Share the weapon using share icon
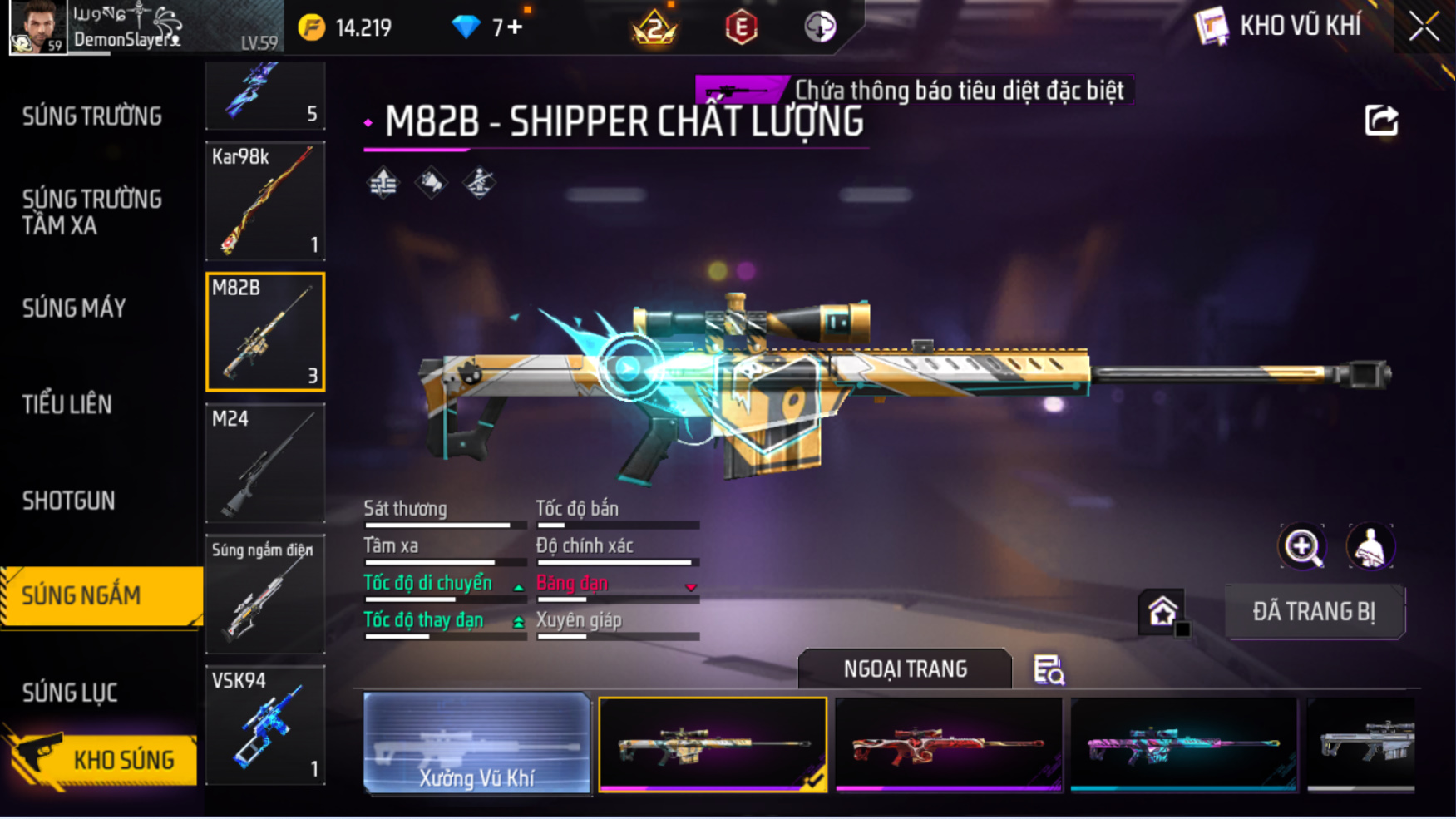Viewport: 1456px width, 819px height. coord(1381,121)
